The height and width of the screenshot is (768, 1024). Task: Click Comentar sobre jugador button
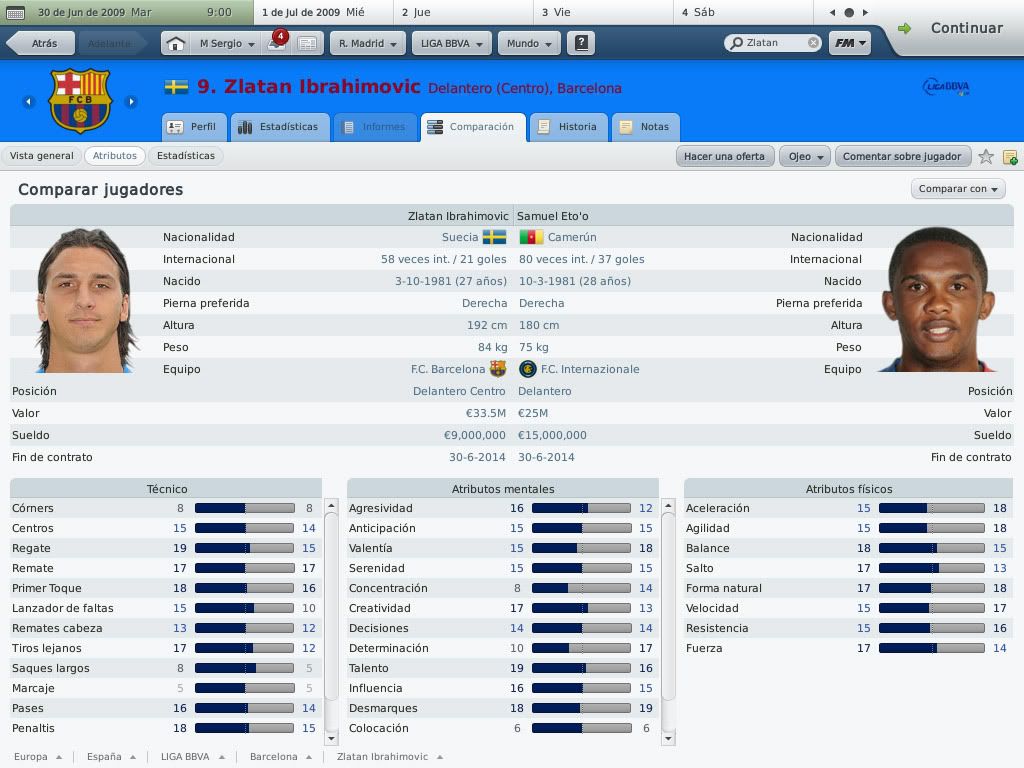tap(902, 156)
